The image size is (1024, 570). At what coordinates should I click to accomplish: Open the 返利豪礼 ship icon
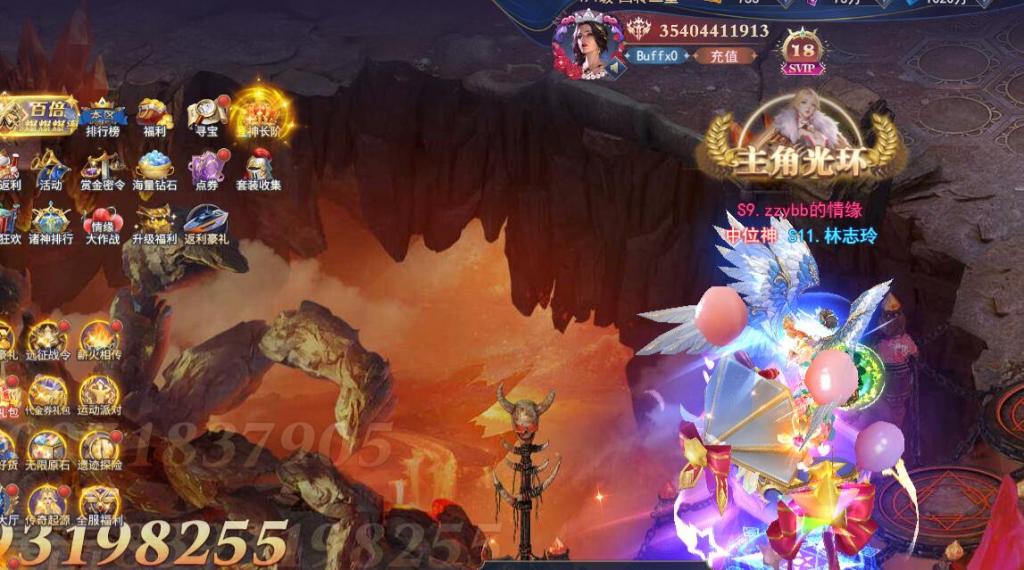(207, 223)
